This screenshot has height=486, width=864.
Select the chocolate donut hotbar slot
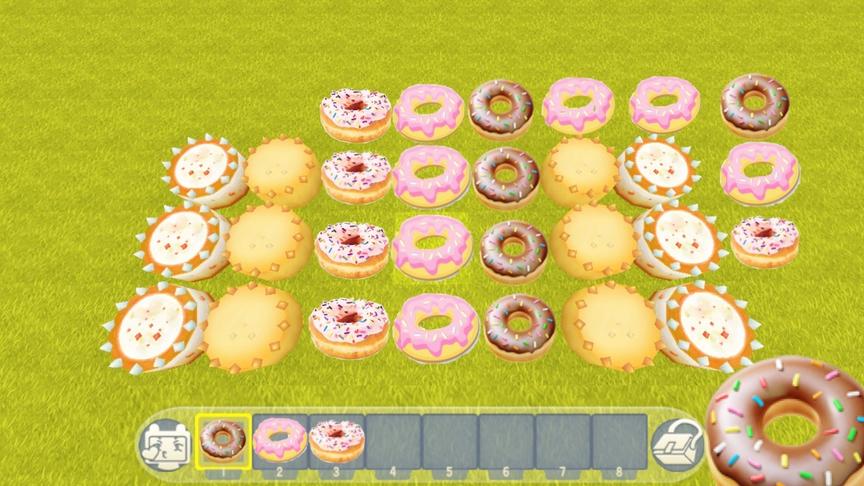[223, 440]
